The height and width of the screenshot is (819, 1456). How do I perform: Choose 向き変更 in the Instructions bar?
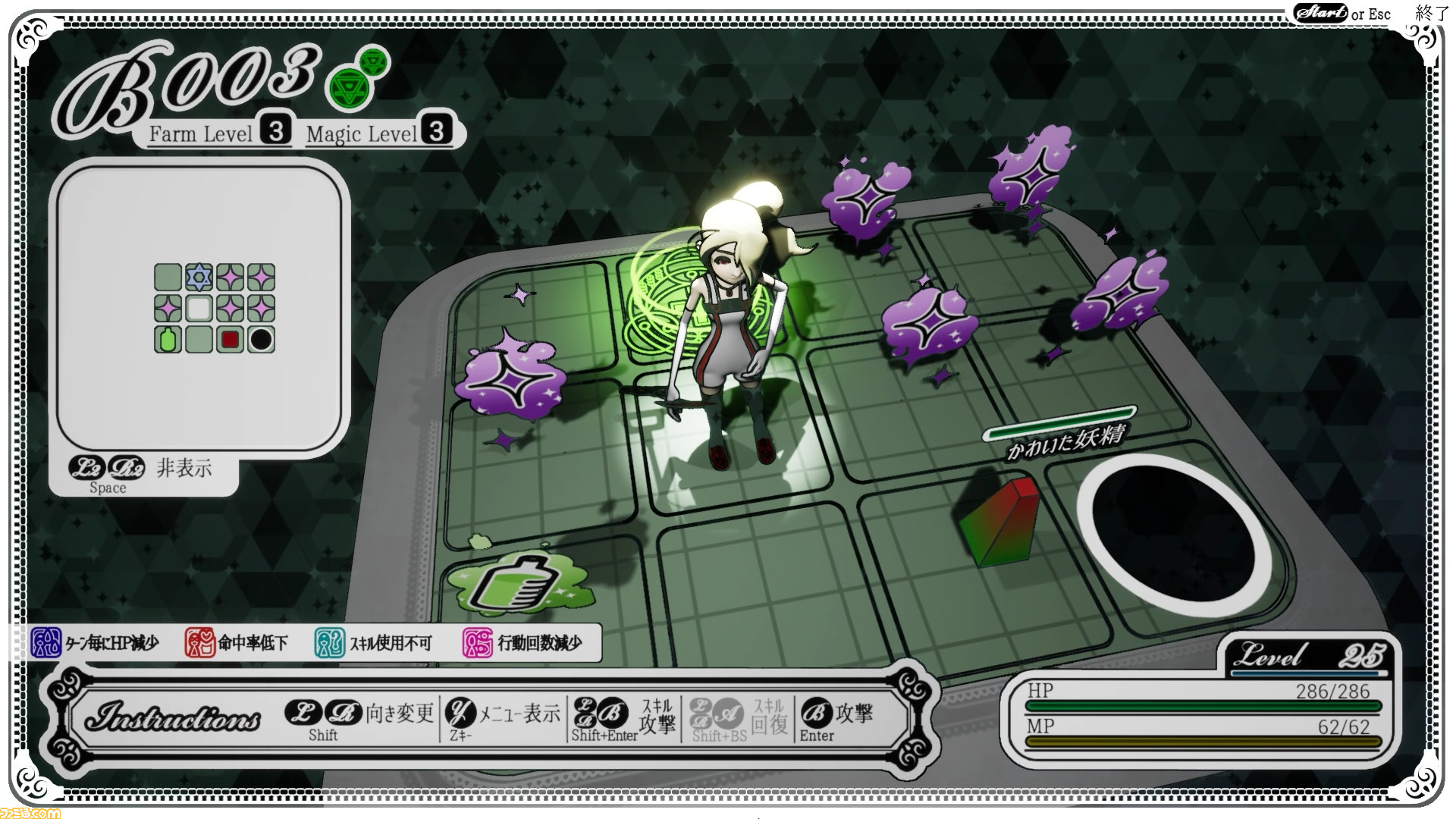[399, 713]
